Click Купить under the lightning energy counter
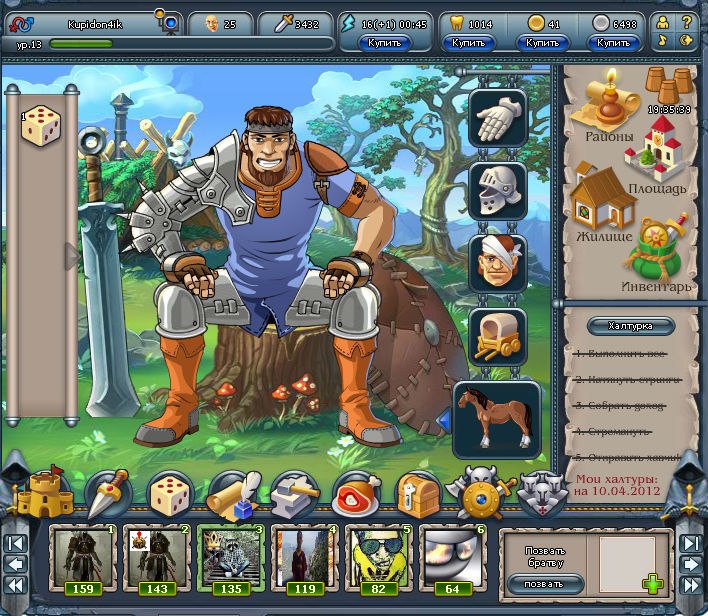 pos(385,43)
